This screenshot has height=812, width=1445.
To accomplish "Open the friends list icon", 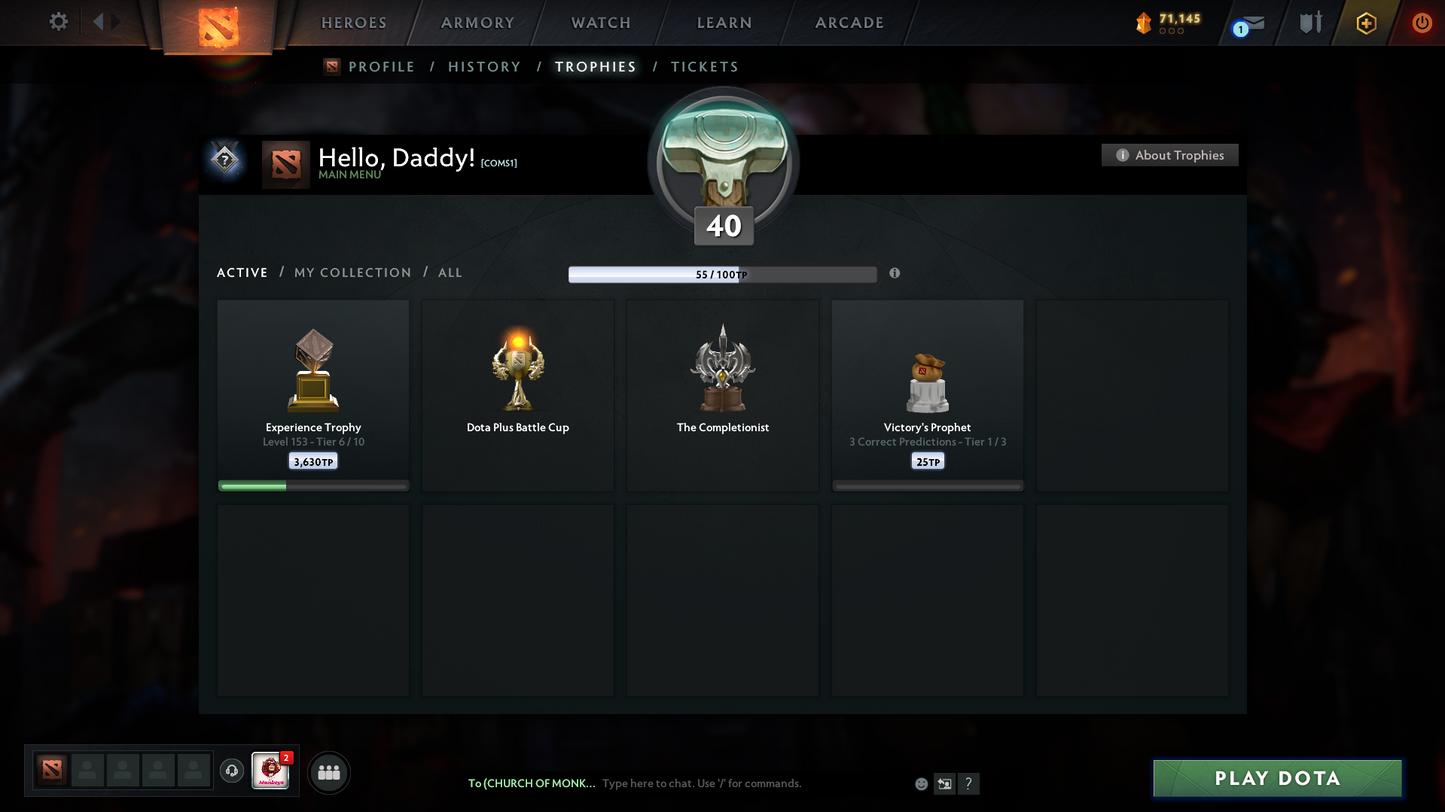I will point(328,771).
